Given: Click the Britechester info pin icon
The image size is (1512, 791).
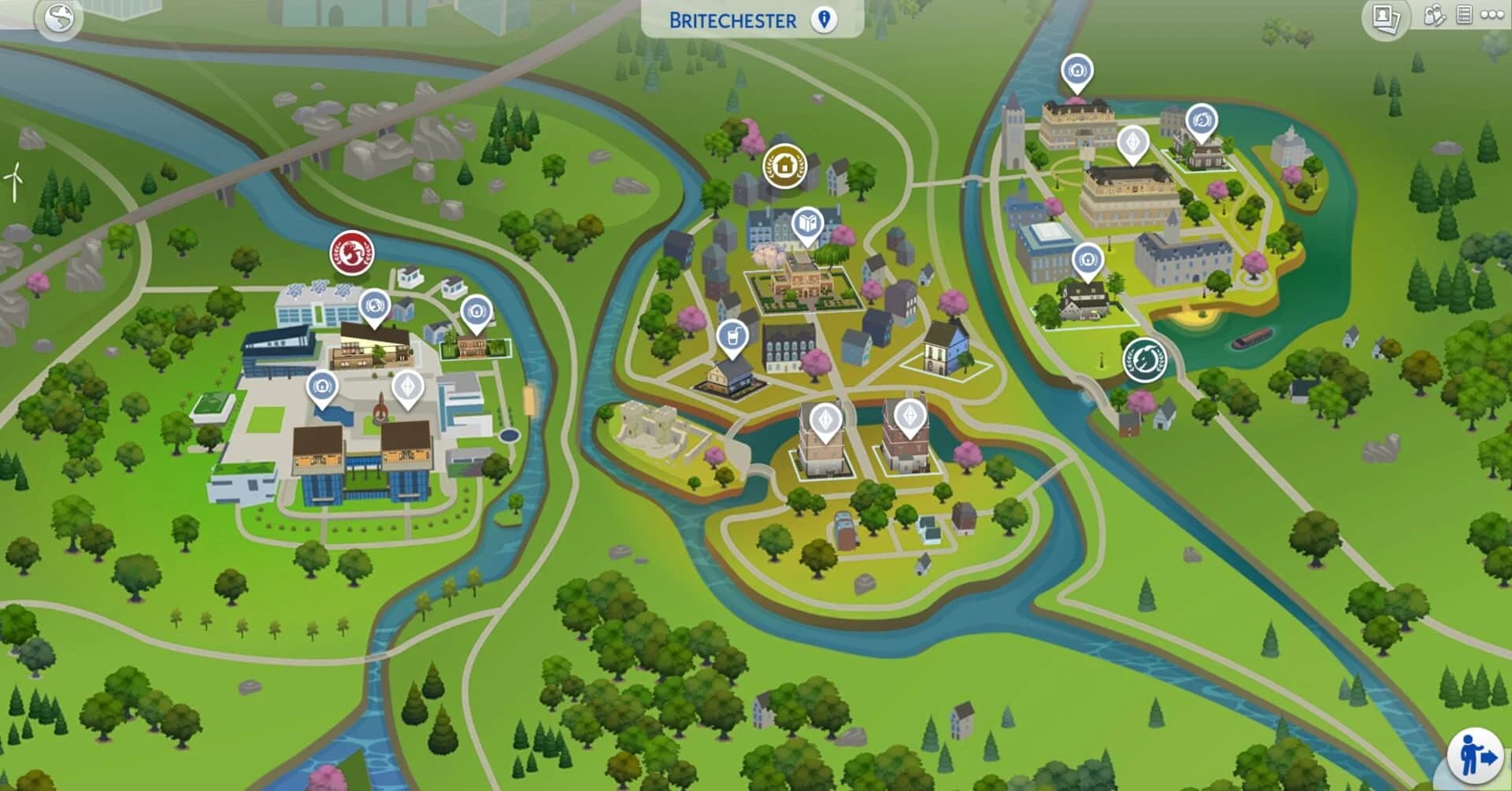Looking at the screenshot, I should [x=824, y=21].
